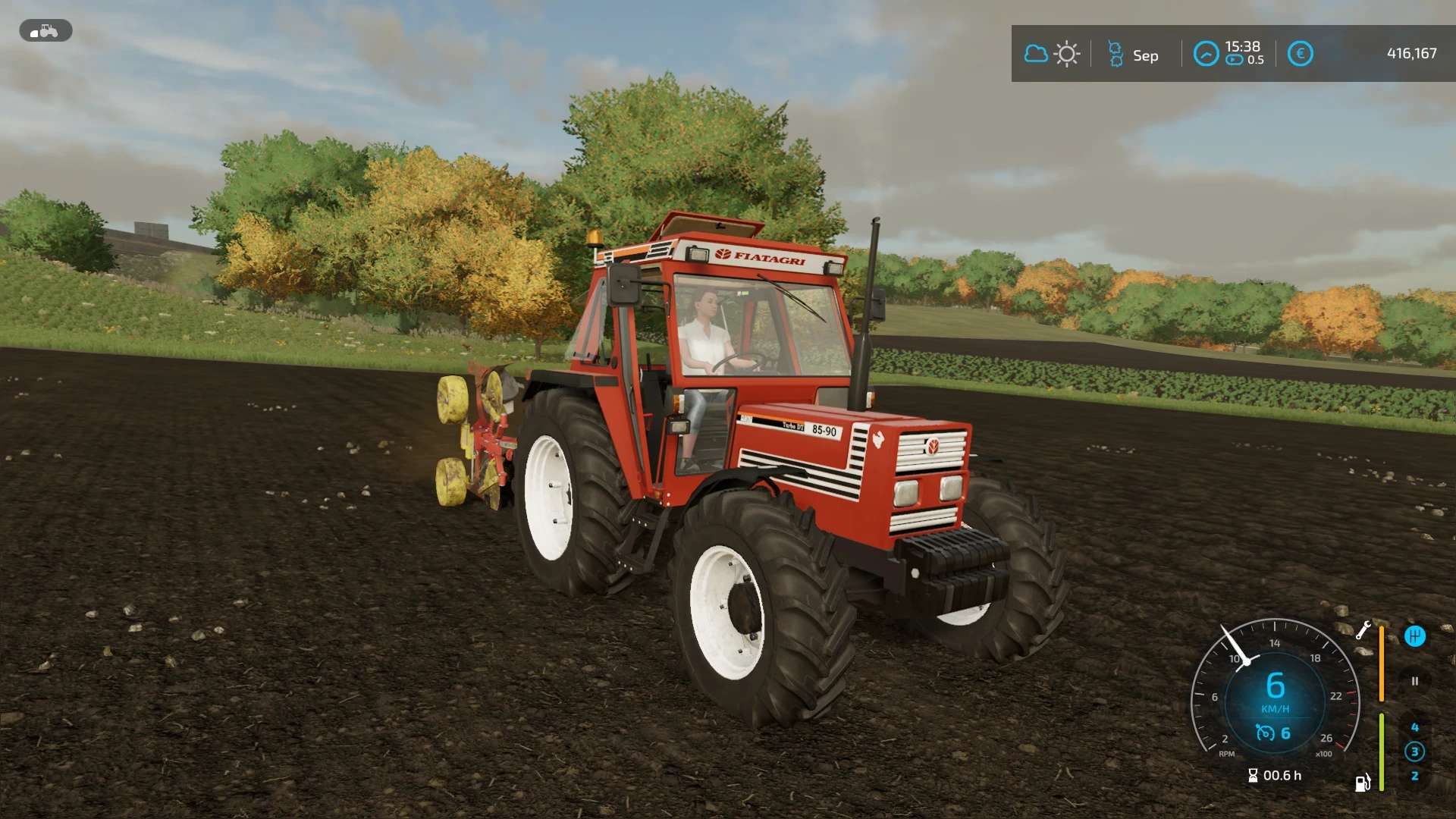Click the sun weather icon

click(1067, 54)
